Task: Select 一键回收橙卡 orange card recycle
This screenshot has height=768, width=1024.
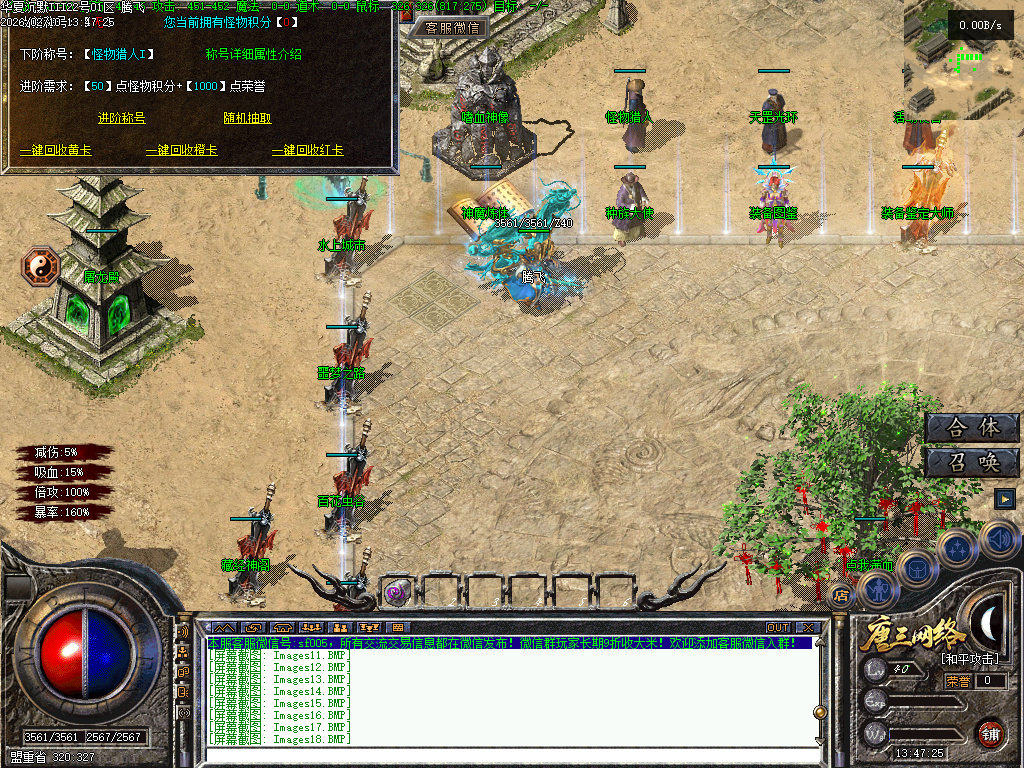Action: pyautogui.click(x=182, y=151)
